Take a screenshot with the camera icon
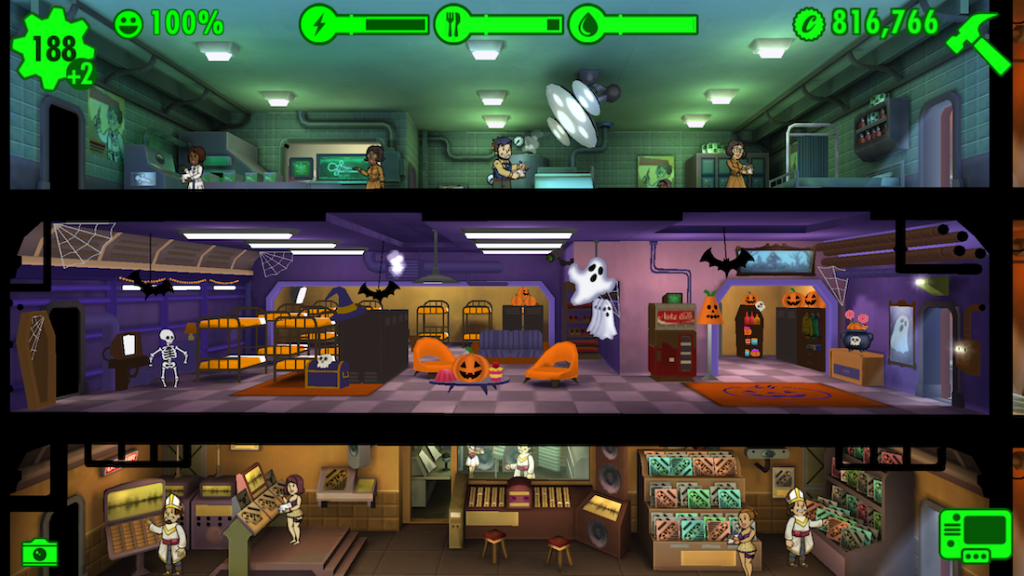This screenshot has width=1024, height=576. pyautogui.click(x=39, y=552)
